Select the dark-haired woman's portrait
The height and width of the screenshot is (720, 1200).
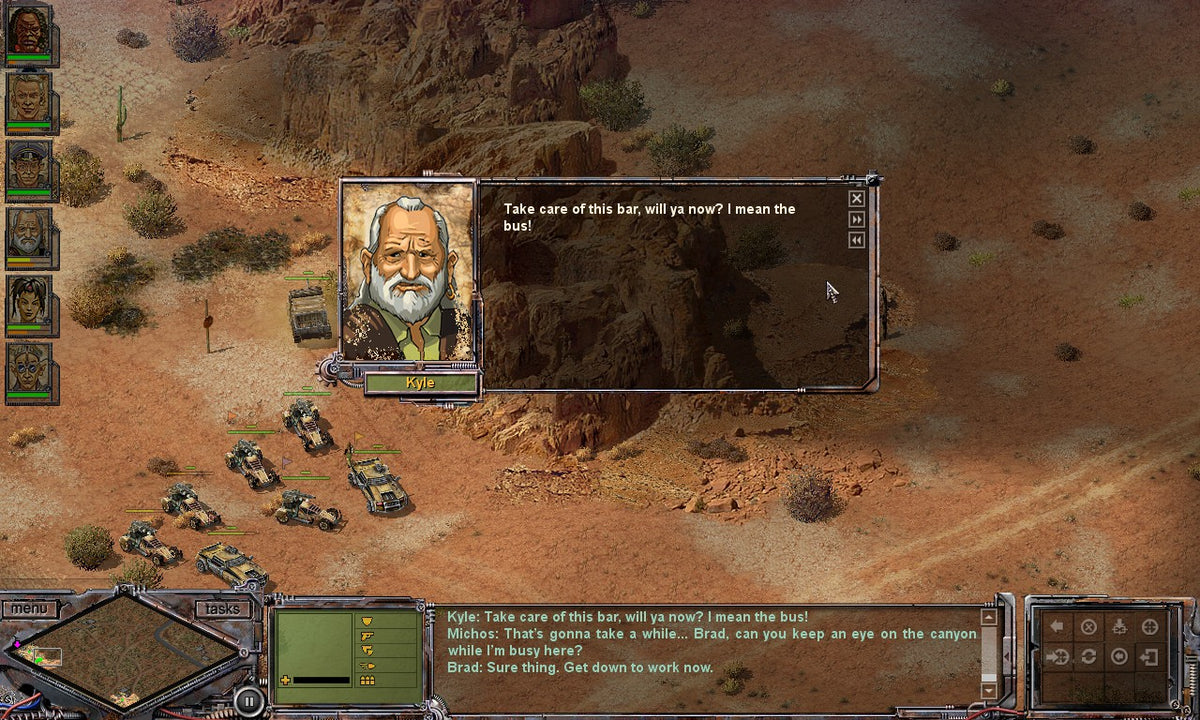[x=27, y=300]
